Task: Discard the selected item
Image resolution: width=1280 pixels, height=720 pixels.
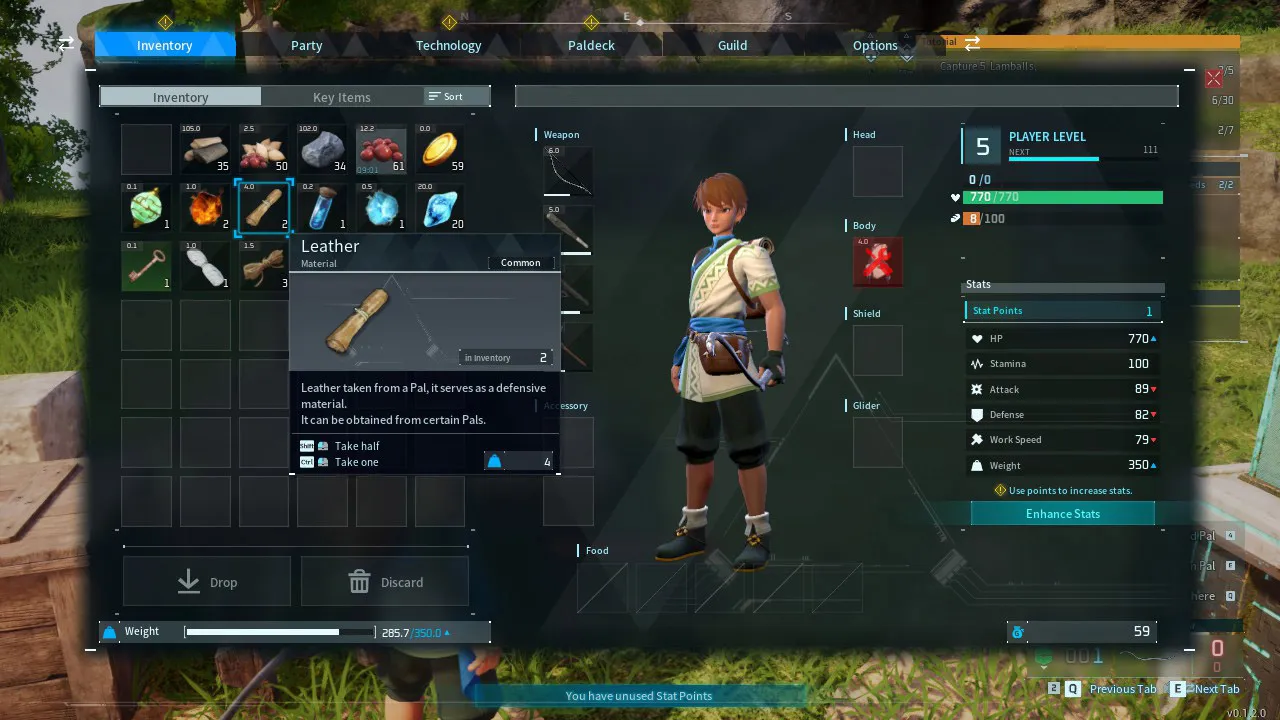Action: [385, 582]
